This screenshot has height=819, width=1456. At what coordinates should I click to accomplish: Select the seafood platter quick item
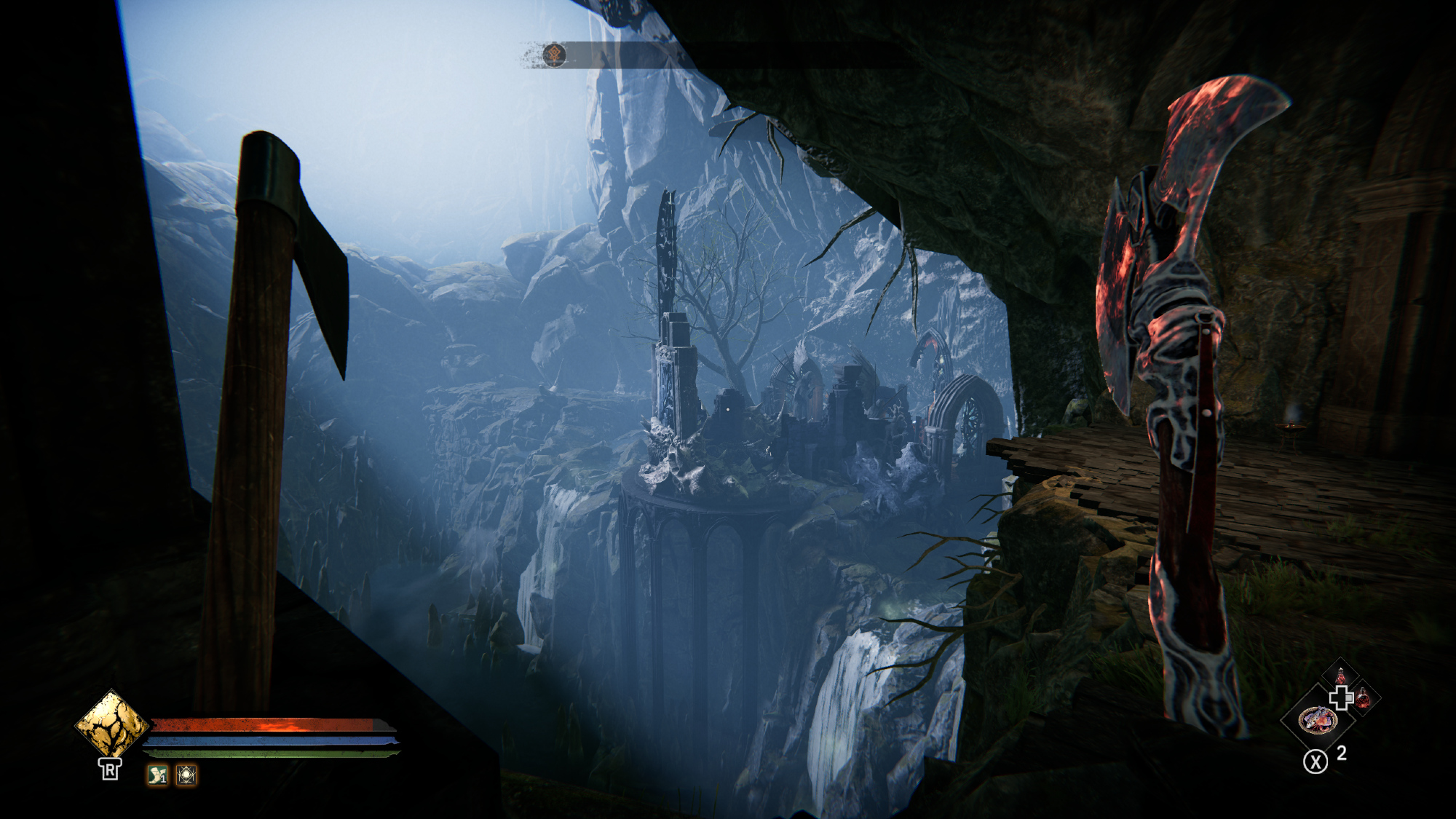(x=1317, y=721)
